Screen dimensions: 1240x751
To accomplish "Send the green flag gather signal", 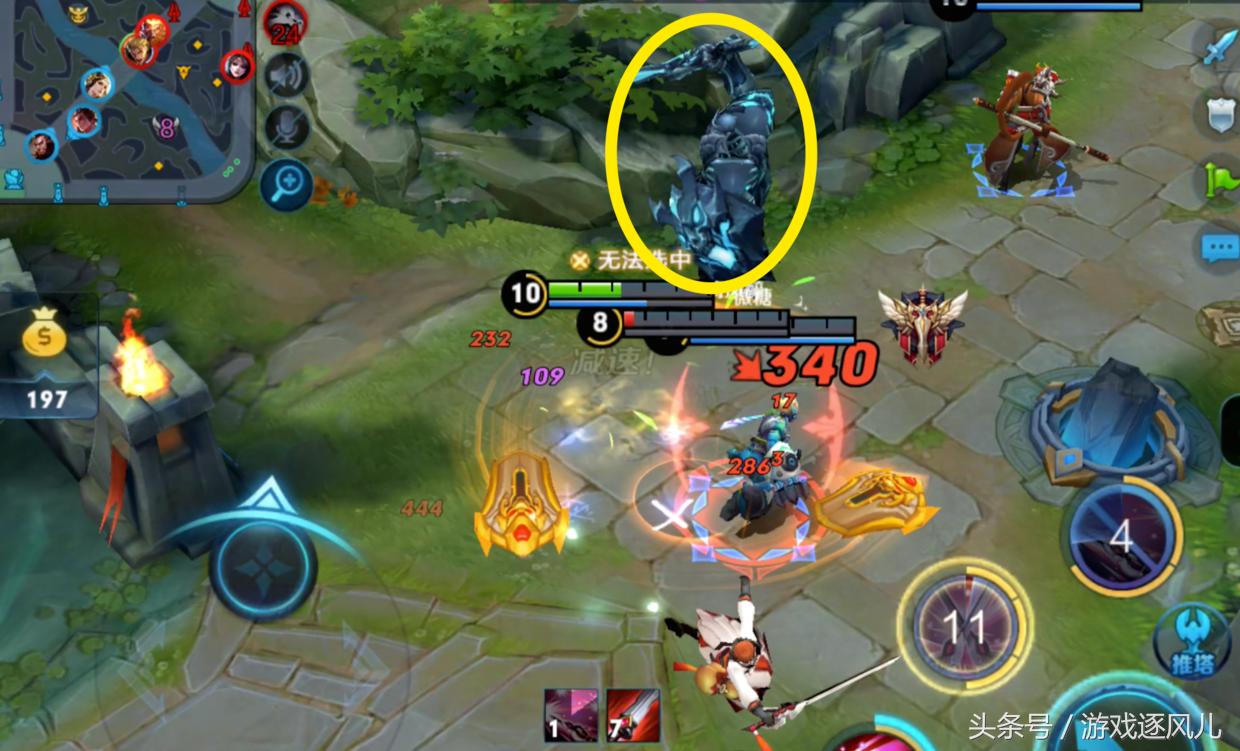I will point(1223,180).
